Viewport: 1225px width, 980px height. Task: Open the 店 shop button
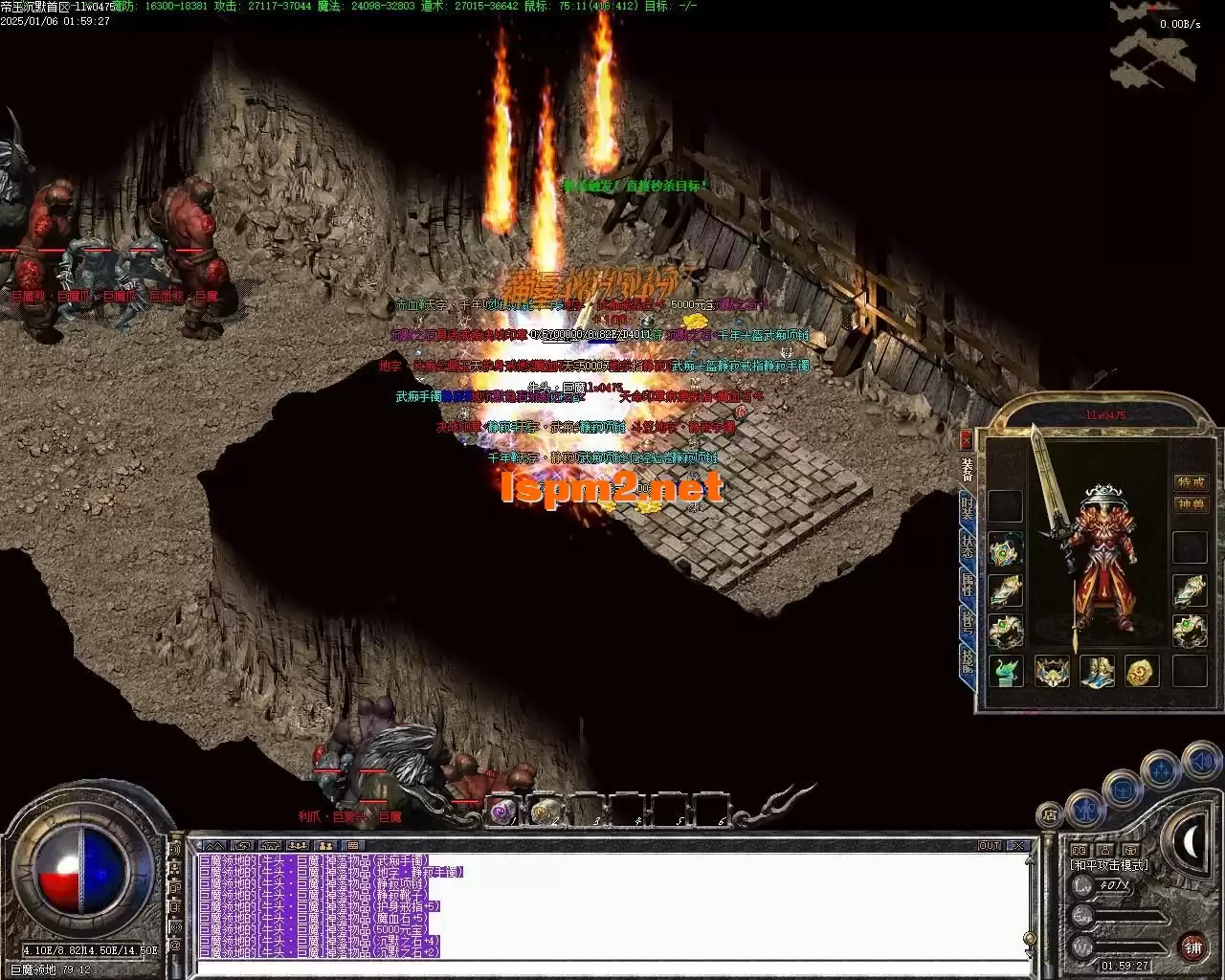pyautogui.click(x=1050, y=815)
